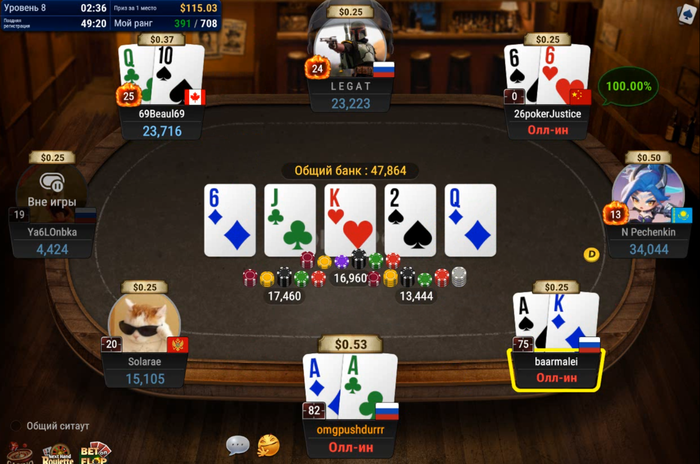Open the emoji reactions menu

(268, 444)
